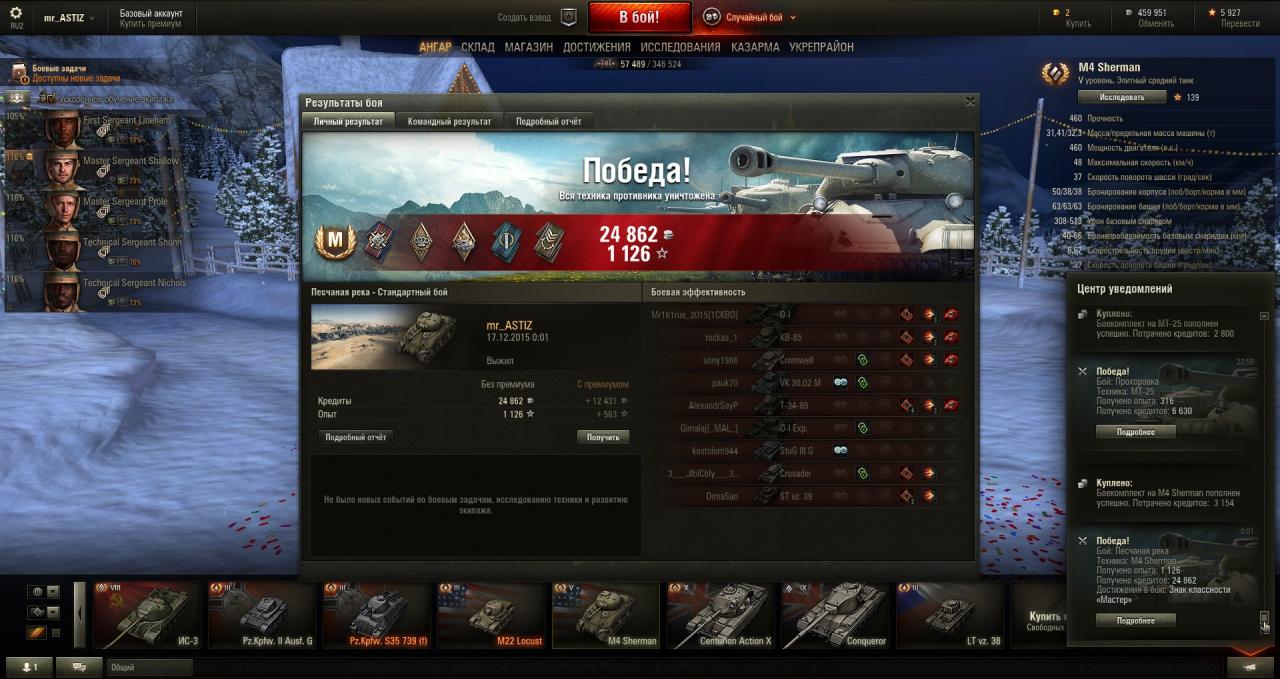
Task: Open the ИССЛЕДОВАНИЯ research menu
Action: click(680, 47)
